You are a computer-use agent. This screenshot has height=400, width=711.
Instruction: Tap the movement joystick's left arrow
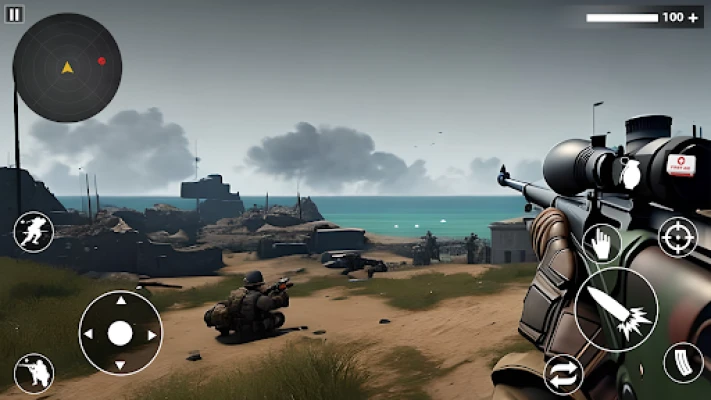coord(89,334)
